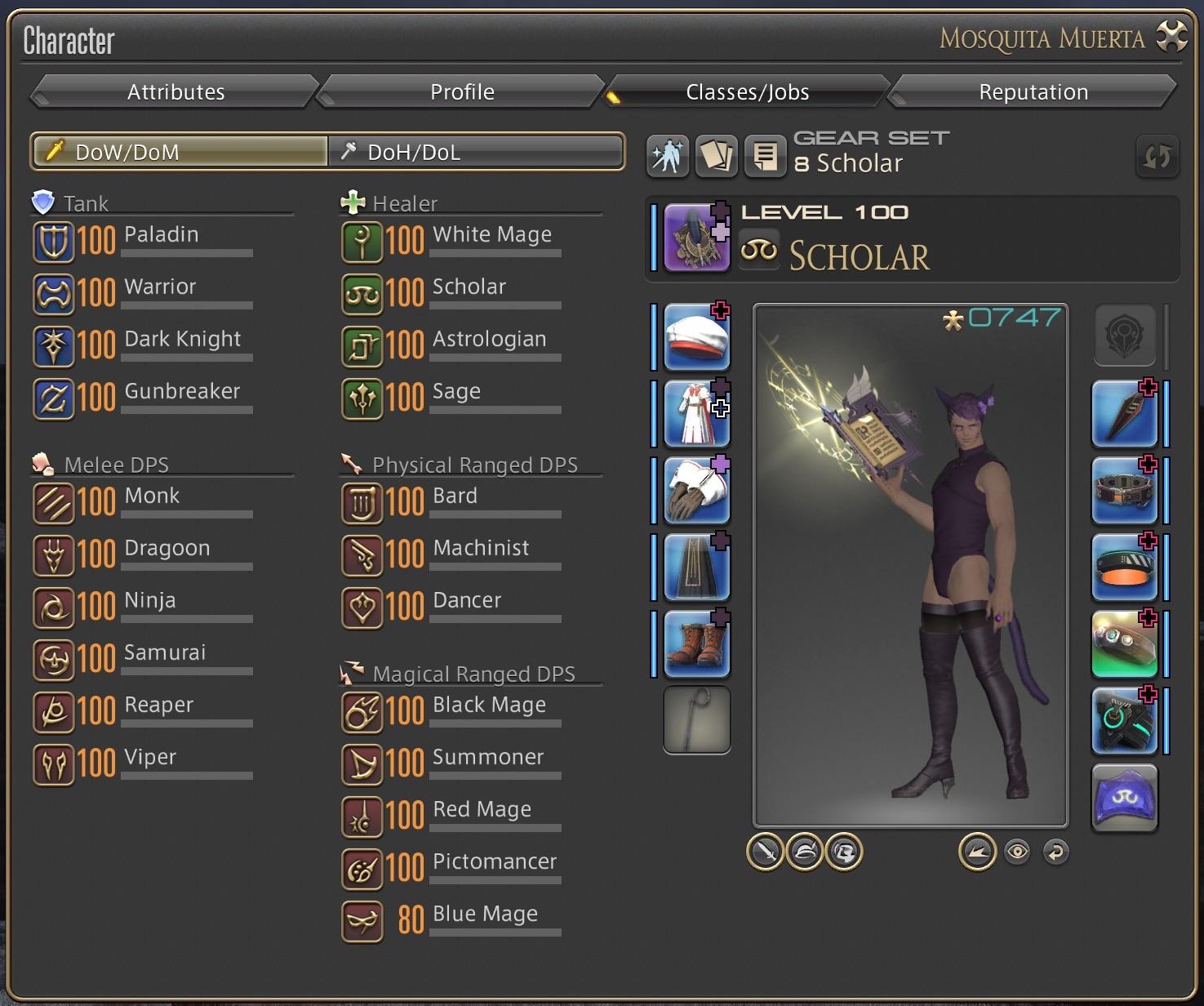Select the white robe body slot
The image size is (1204, 1006).
[x=696, y=413]
